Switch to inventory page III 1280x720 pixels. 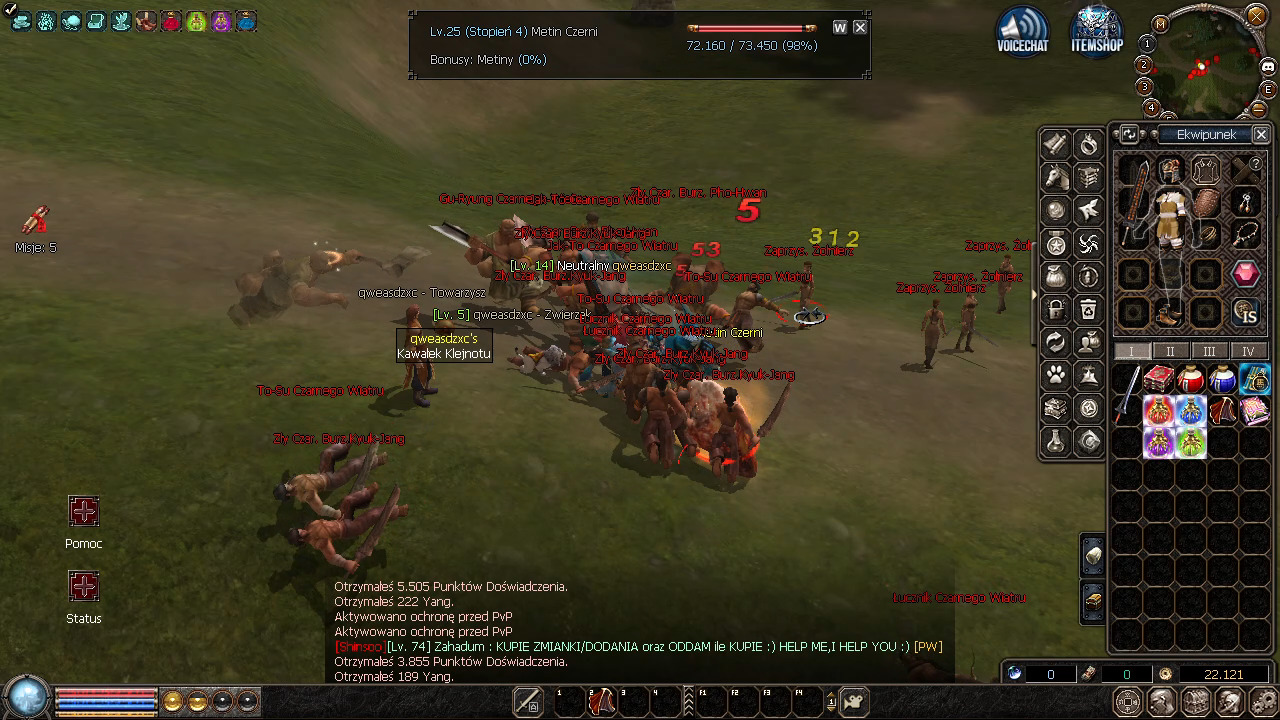point(1209,351)
